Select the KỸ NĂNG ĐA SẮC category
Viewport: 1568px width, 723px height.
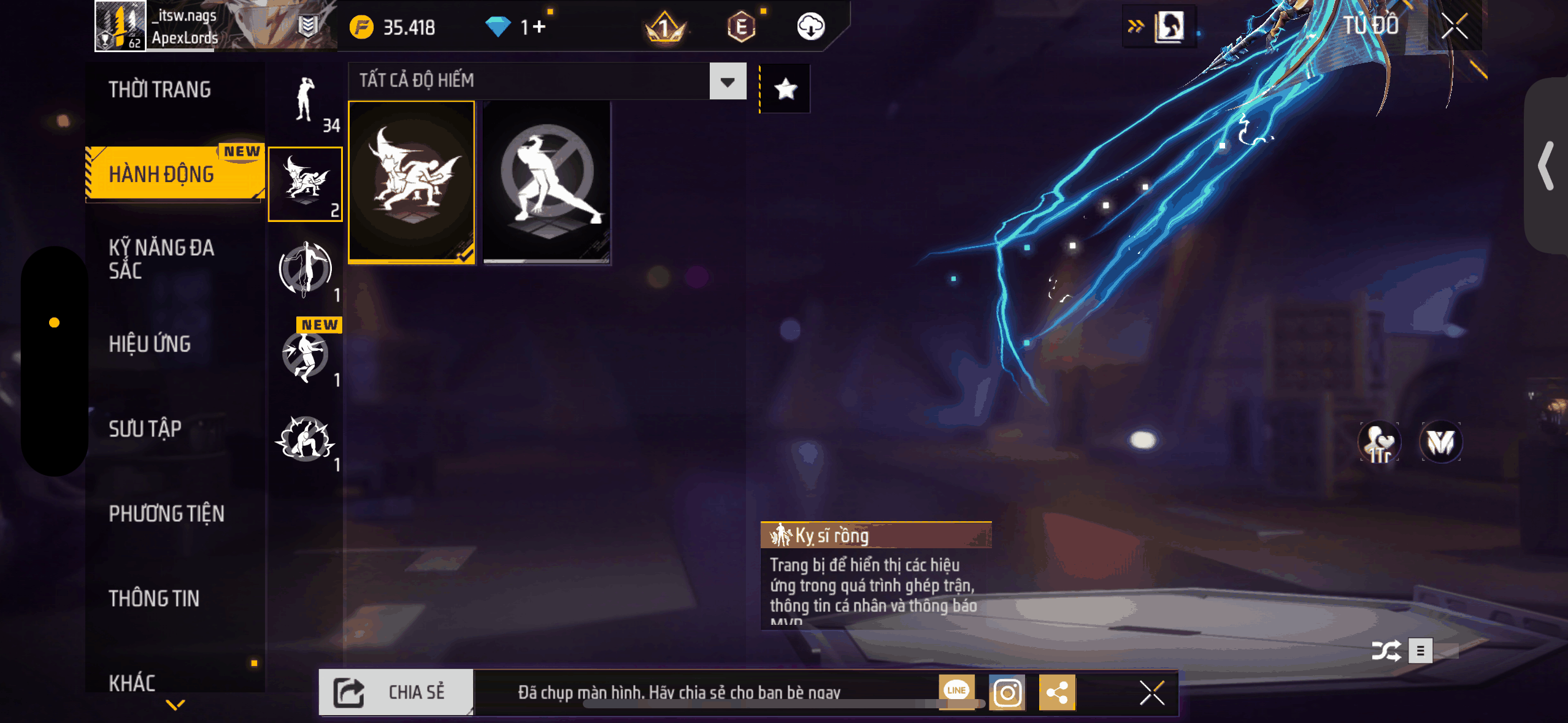point(161,259)
